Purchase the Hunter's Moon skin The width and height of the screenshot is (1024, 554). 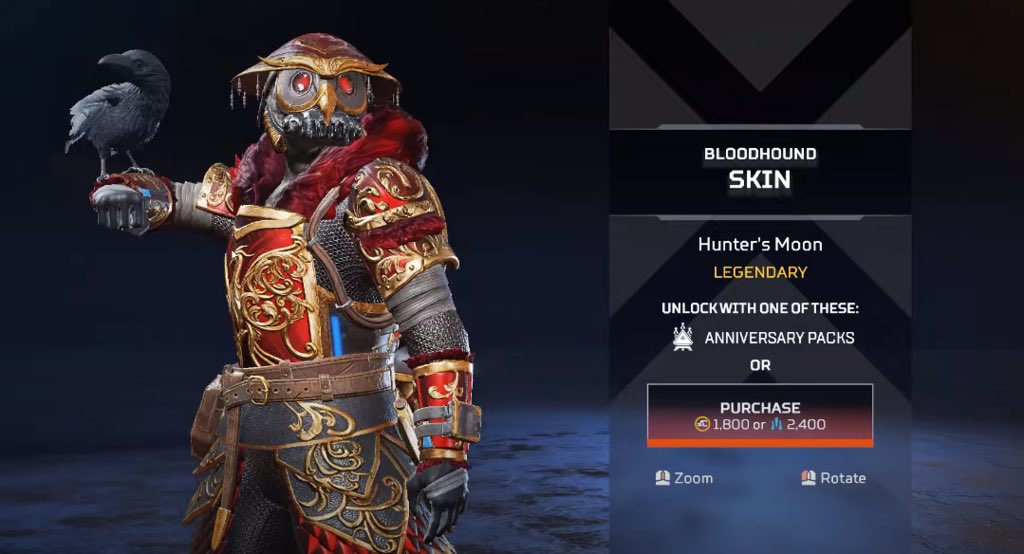click(x=760, y=415)
